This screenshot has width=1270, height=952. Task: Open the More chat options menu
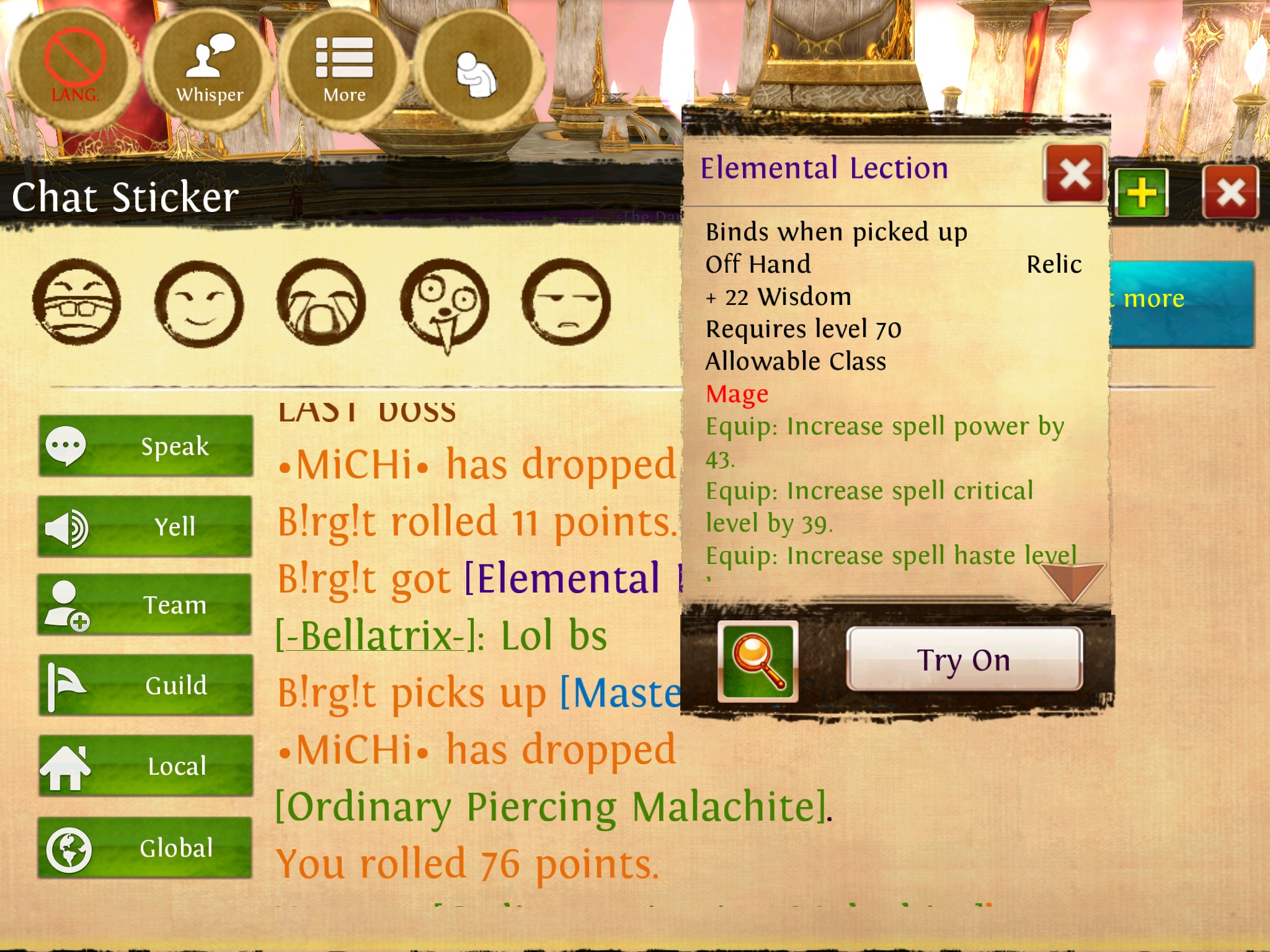[x=344, y=68]
